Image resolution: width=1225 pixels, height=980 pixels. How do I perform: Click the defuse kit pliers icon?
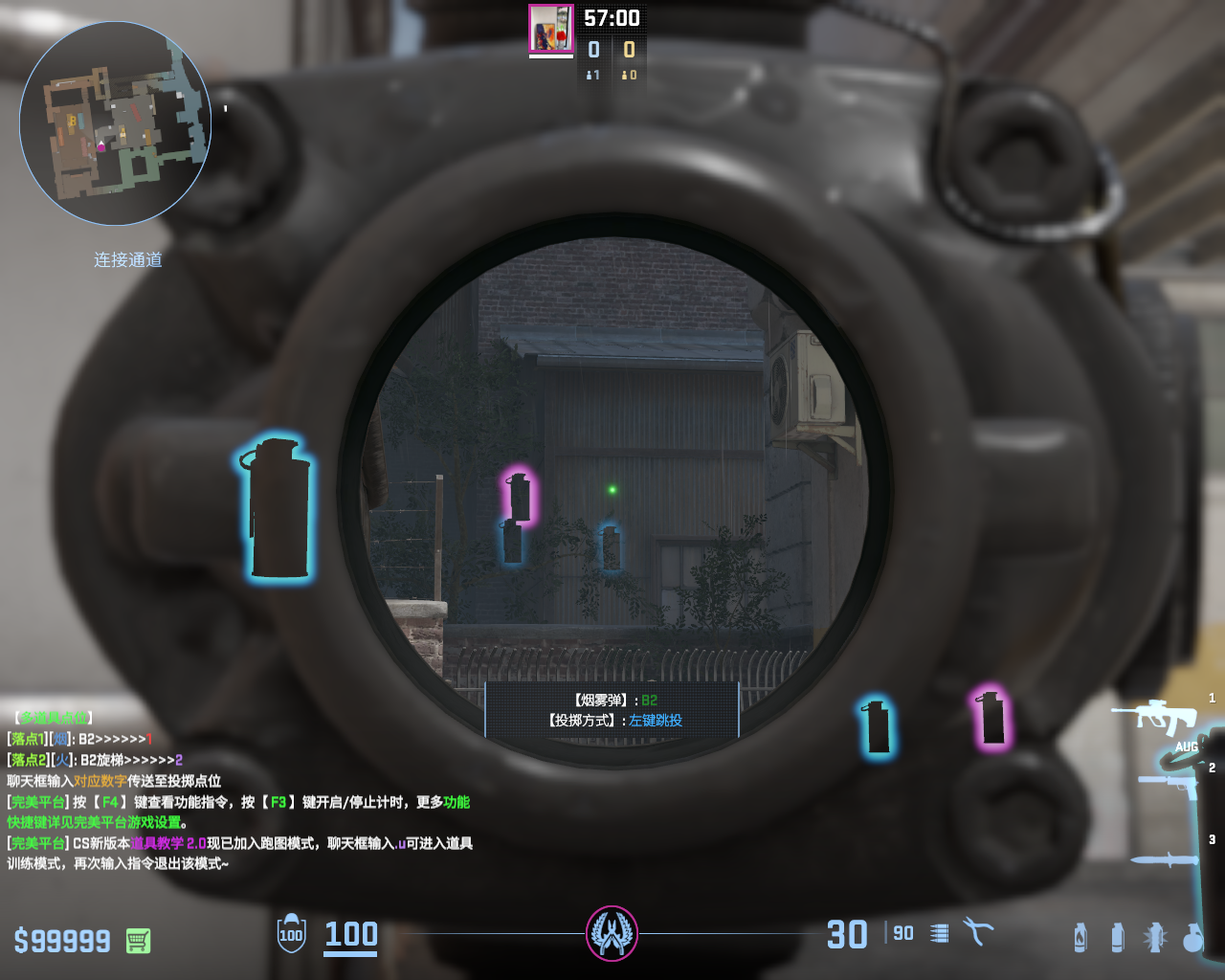(x=978, y=932)
